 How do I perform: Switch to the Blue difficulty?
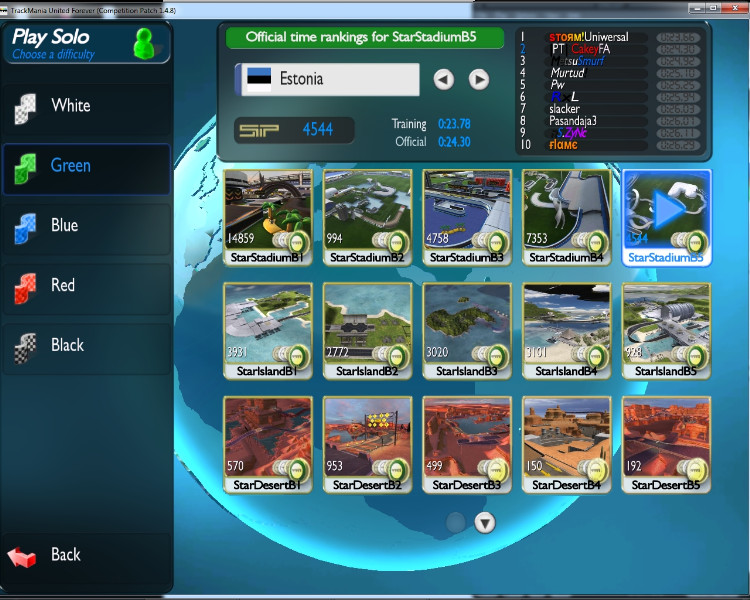click(85, 226)
